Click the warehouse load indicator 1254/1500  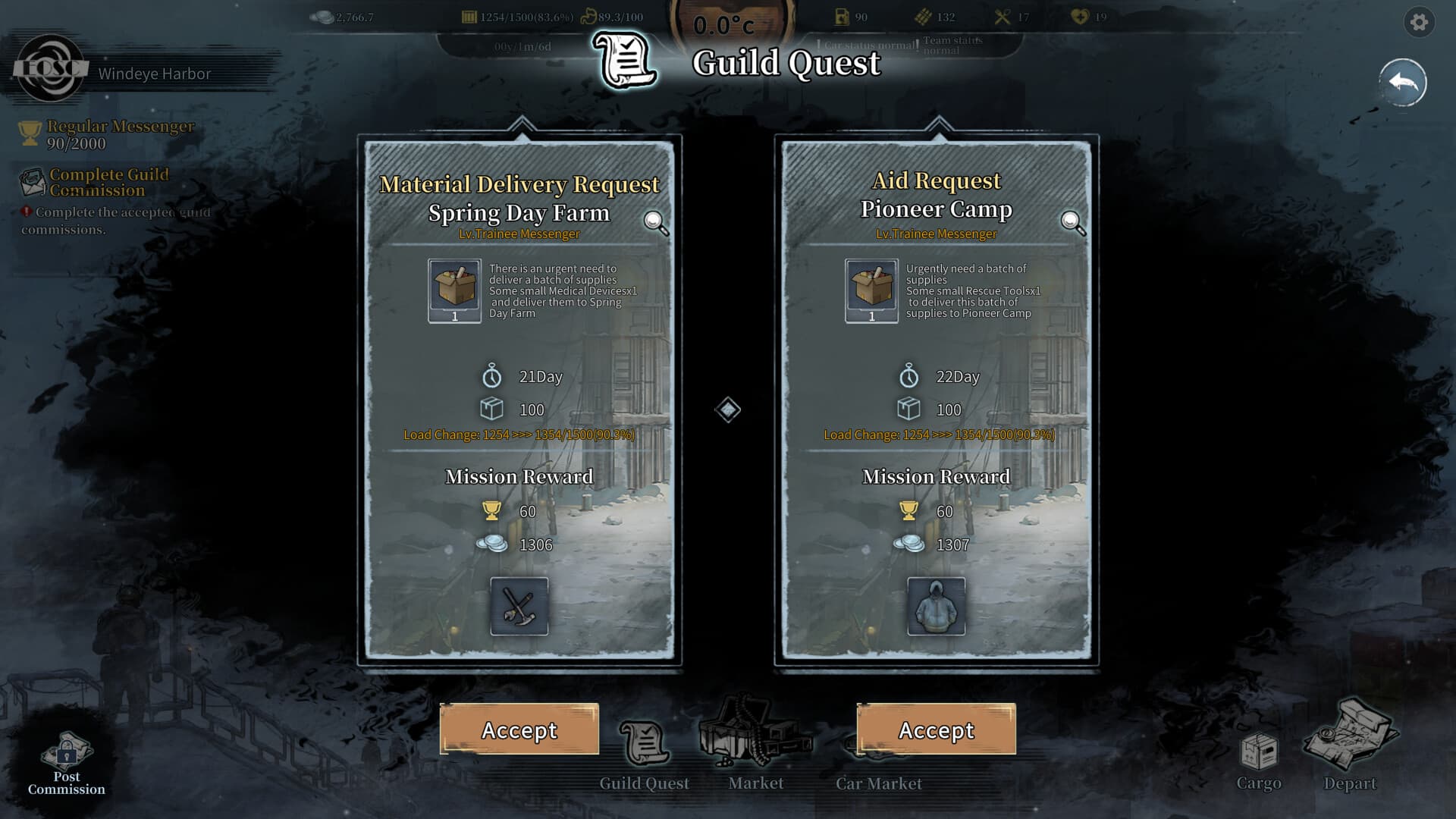tap(516, 16)
